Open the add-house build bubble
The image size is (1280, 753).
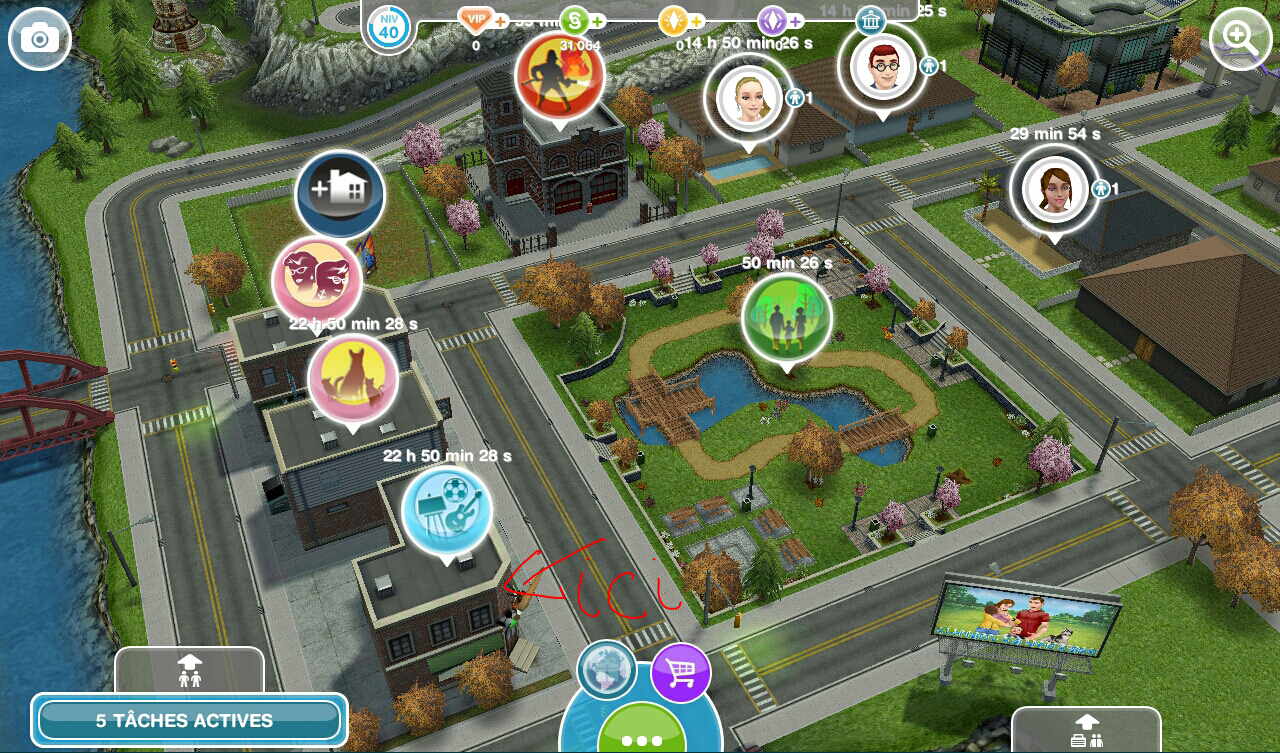click(340, 194)
